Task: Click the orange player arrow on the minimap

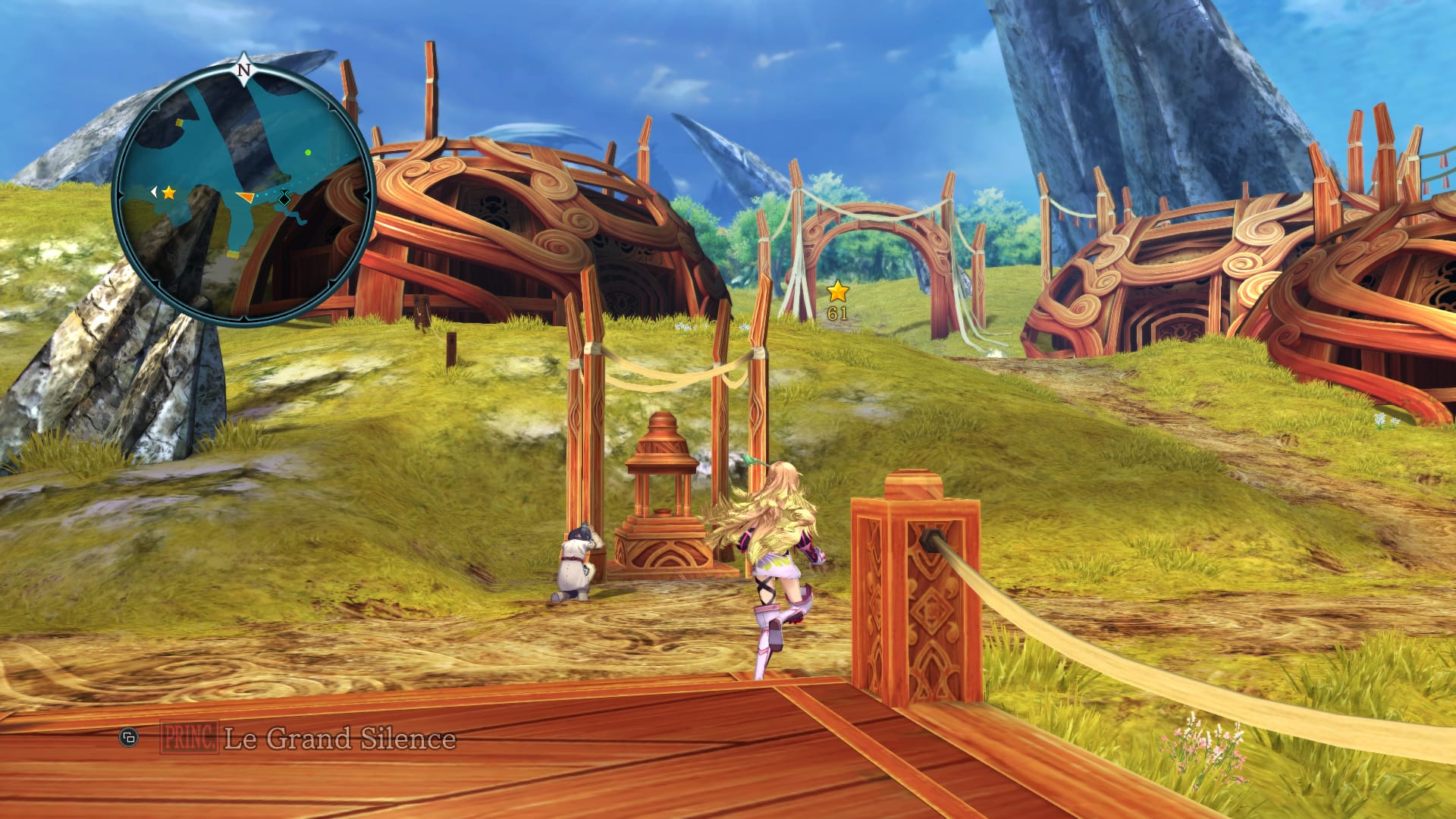Action: pyautogui.click(x=245, y=197)
